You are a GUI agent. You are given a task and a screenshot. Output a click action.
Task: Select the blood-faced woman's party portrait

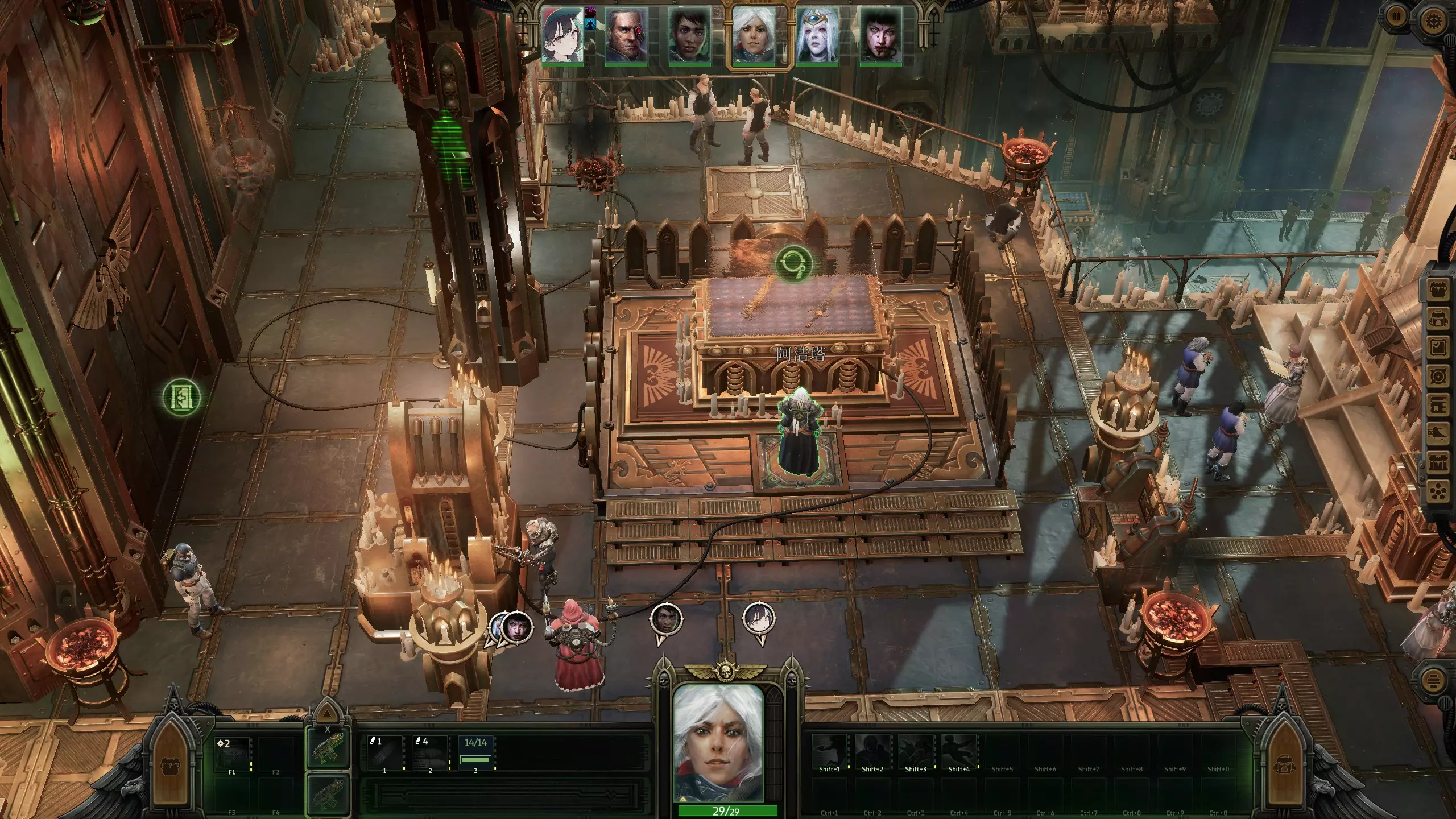coord(881,35)
